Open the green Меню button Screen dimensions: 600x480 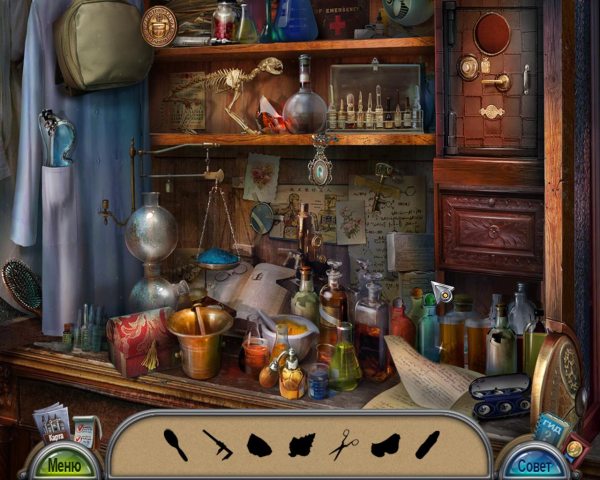(63, 464)
